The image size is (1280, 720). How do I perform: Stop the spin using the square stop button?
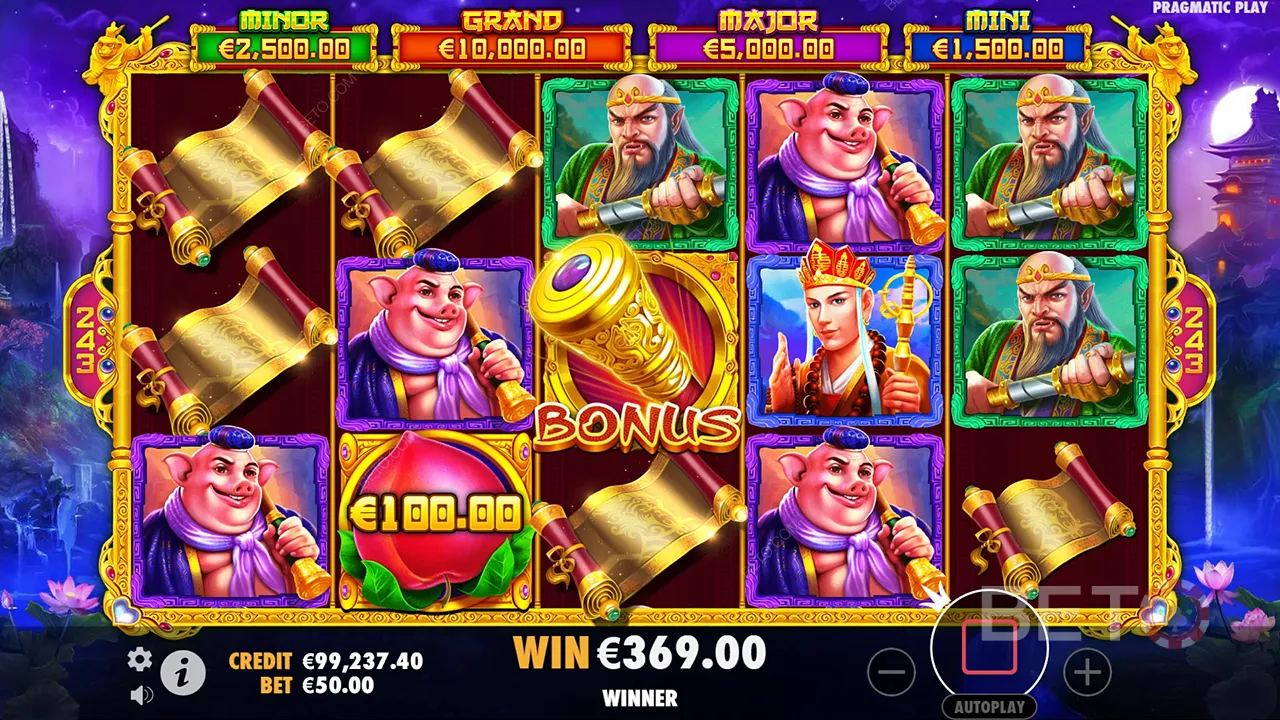[988, 648]
